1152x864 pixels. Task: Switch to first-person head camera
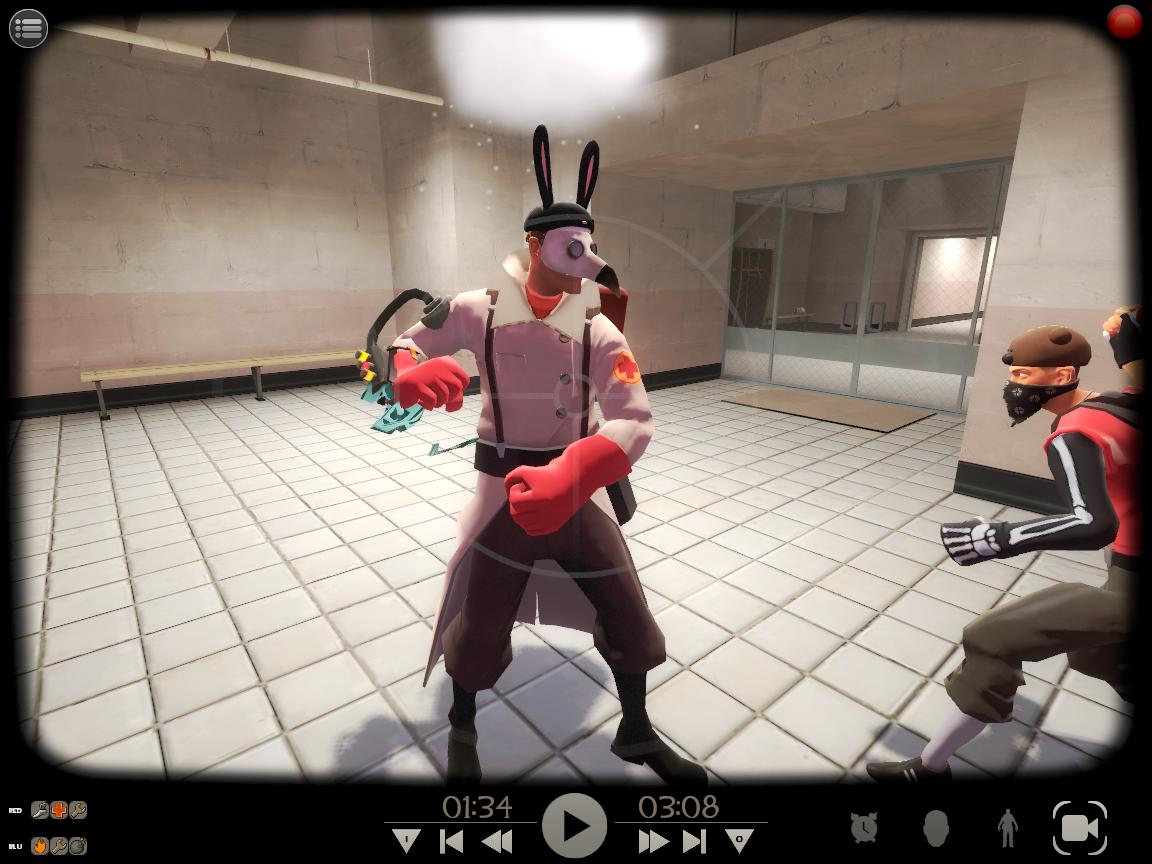click(935, 827)
